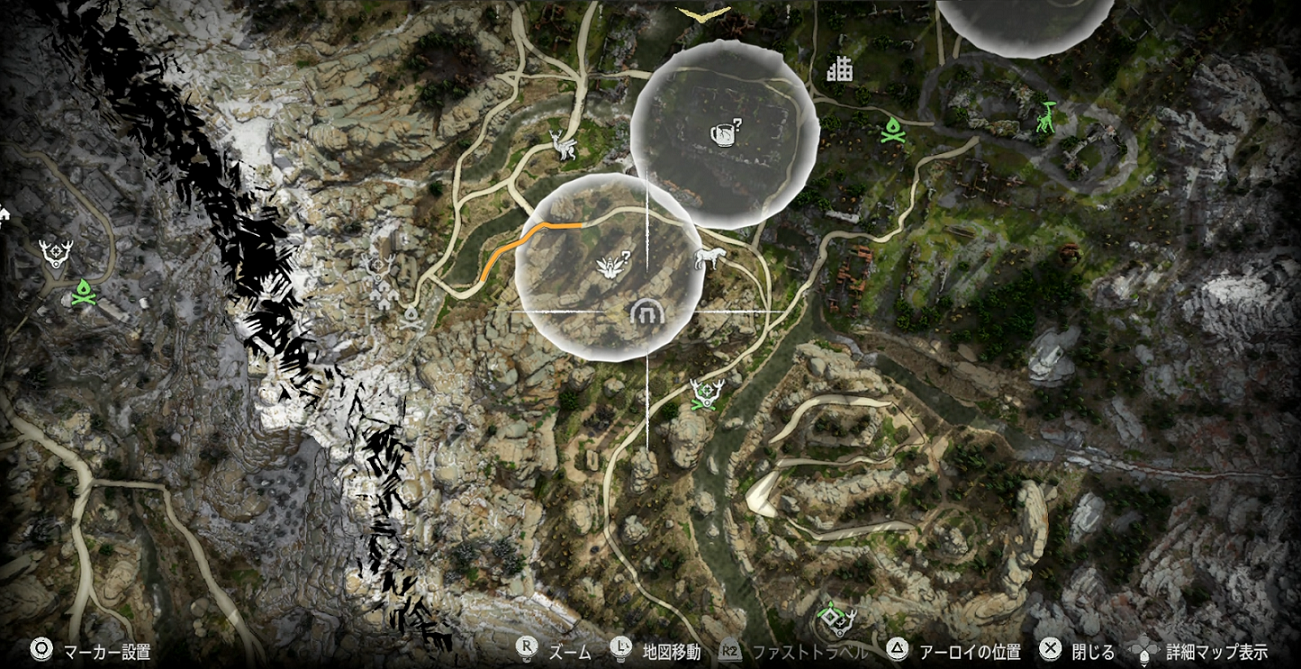Click the green antler quest marker
This screenshot has width=1301, height=669.
[x=707, y=393]
